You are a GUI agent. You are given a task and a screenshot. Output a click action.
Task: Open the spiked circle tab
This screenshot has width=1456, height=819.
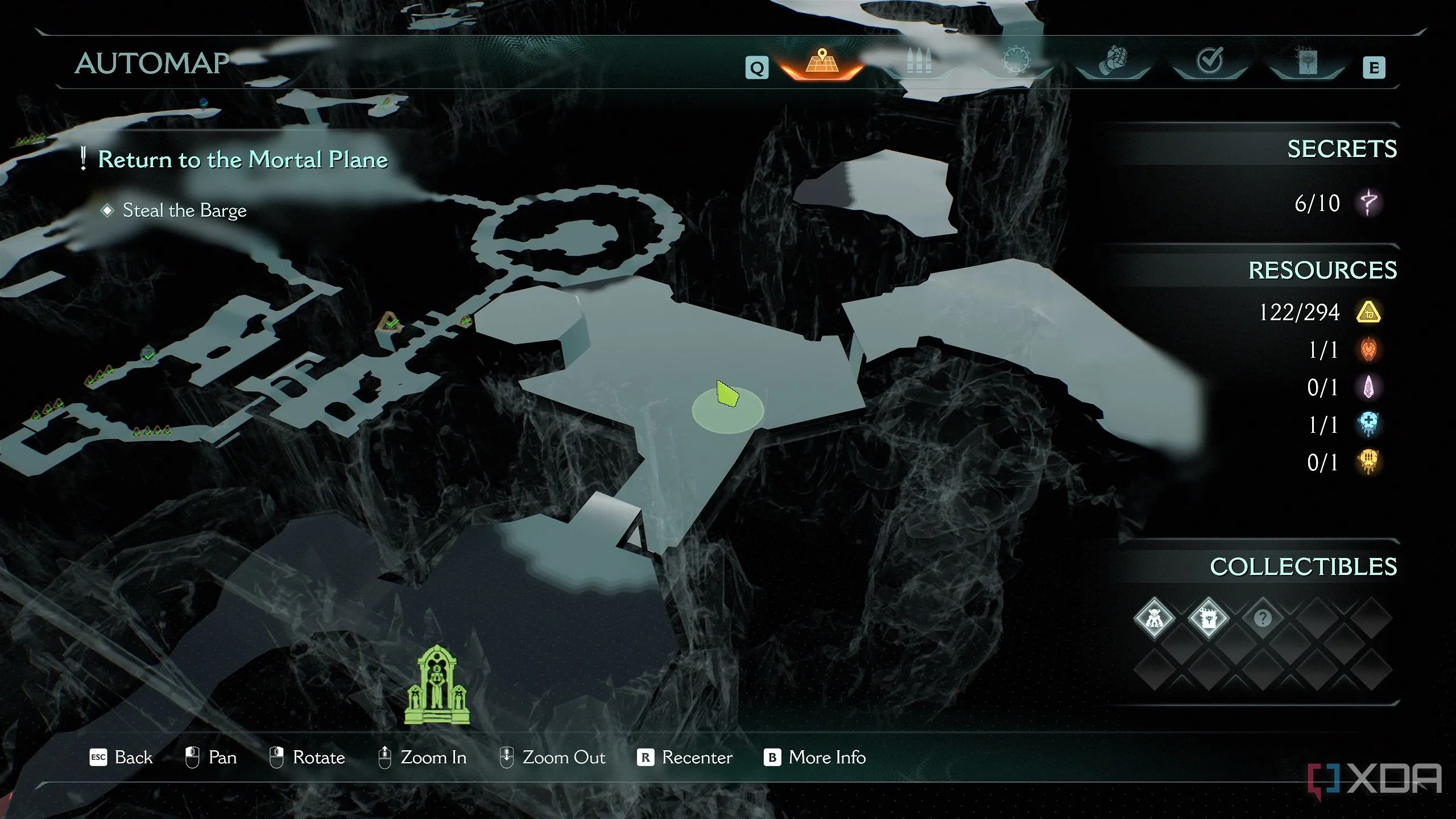1016,61
